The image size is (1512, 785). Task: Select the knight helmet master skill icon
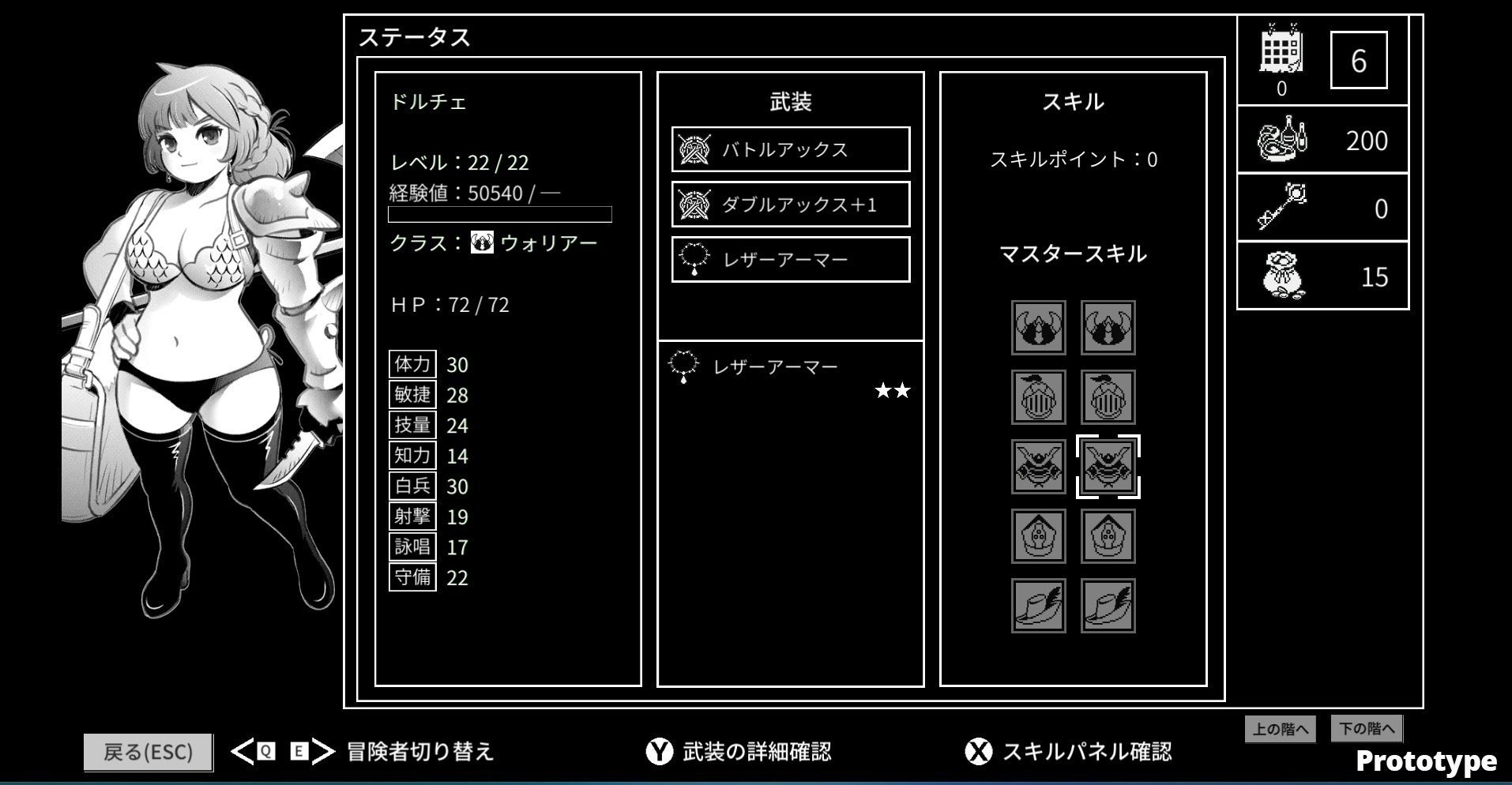click(x=1037, y=397)
